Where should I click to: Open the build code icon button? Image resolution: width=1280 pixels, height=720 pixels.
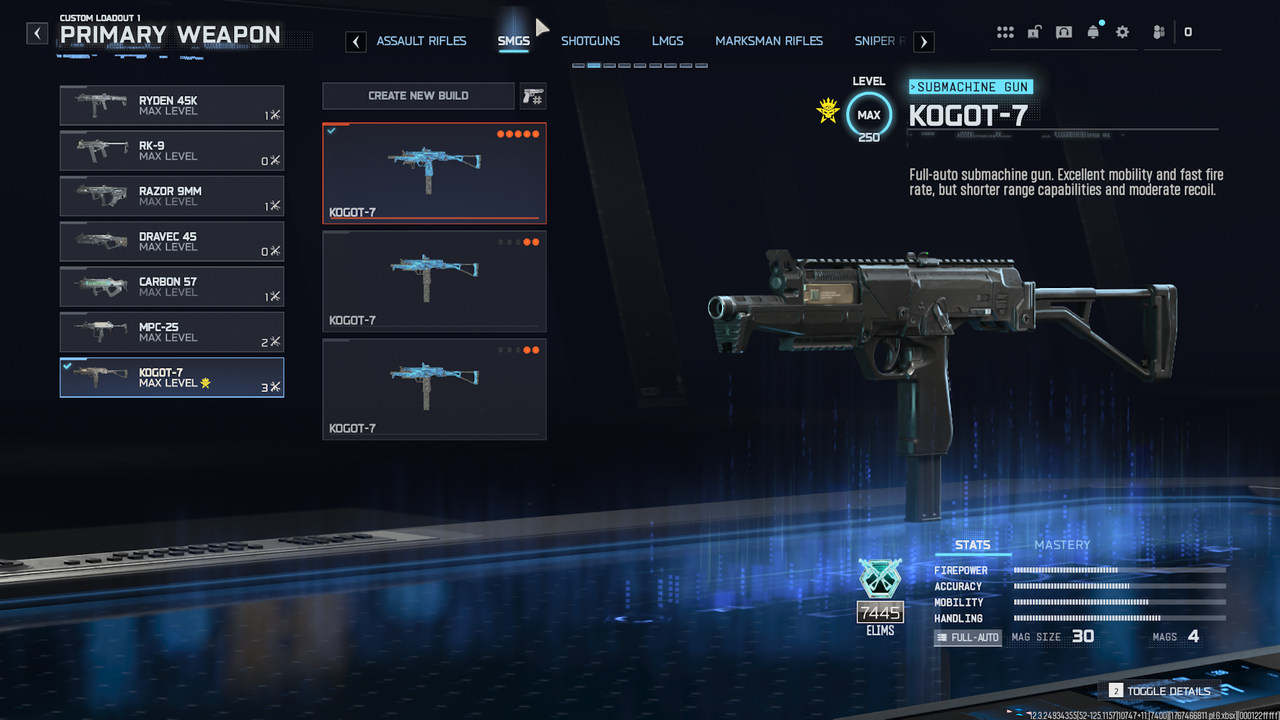(532, 96)
